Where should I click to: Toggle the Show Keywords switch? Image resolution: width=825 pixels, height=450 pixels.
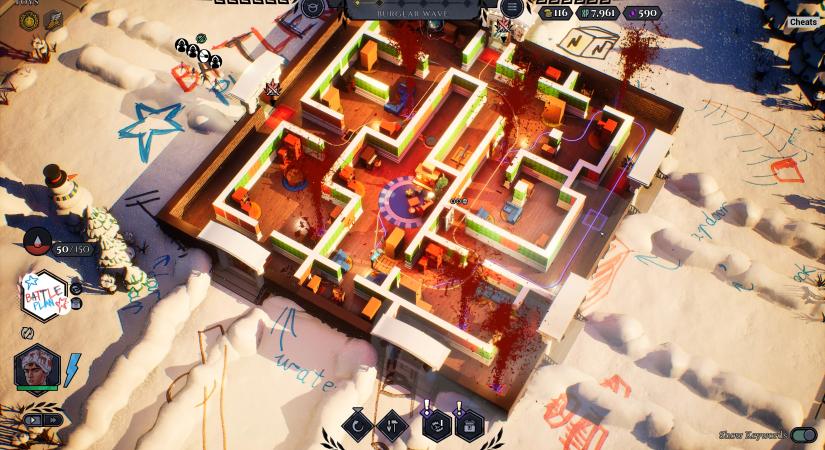tap(803, 435)
